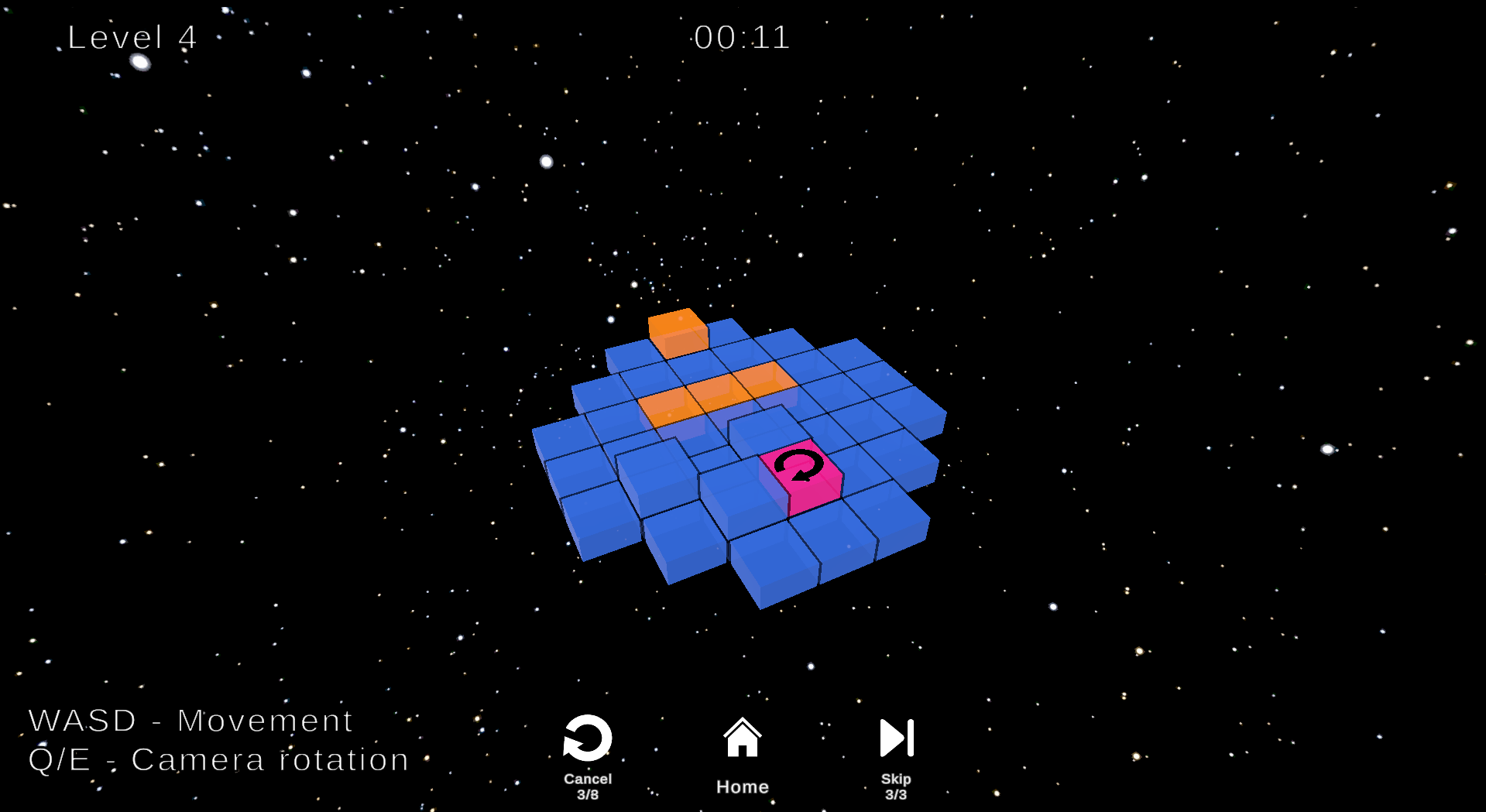Click the Q/E Camera rotation instruction text

217,759
